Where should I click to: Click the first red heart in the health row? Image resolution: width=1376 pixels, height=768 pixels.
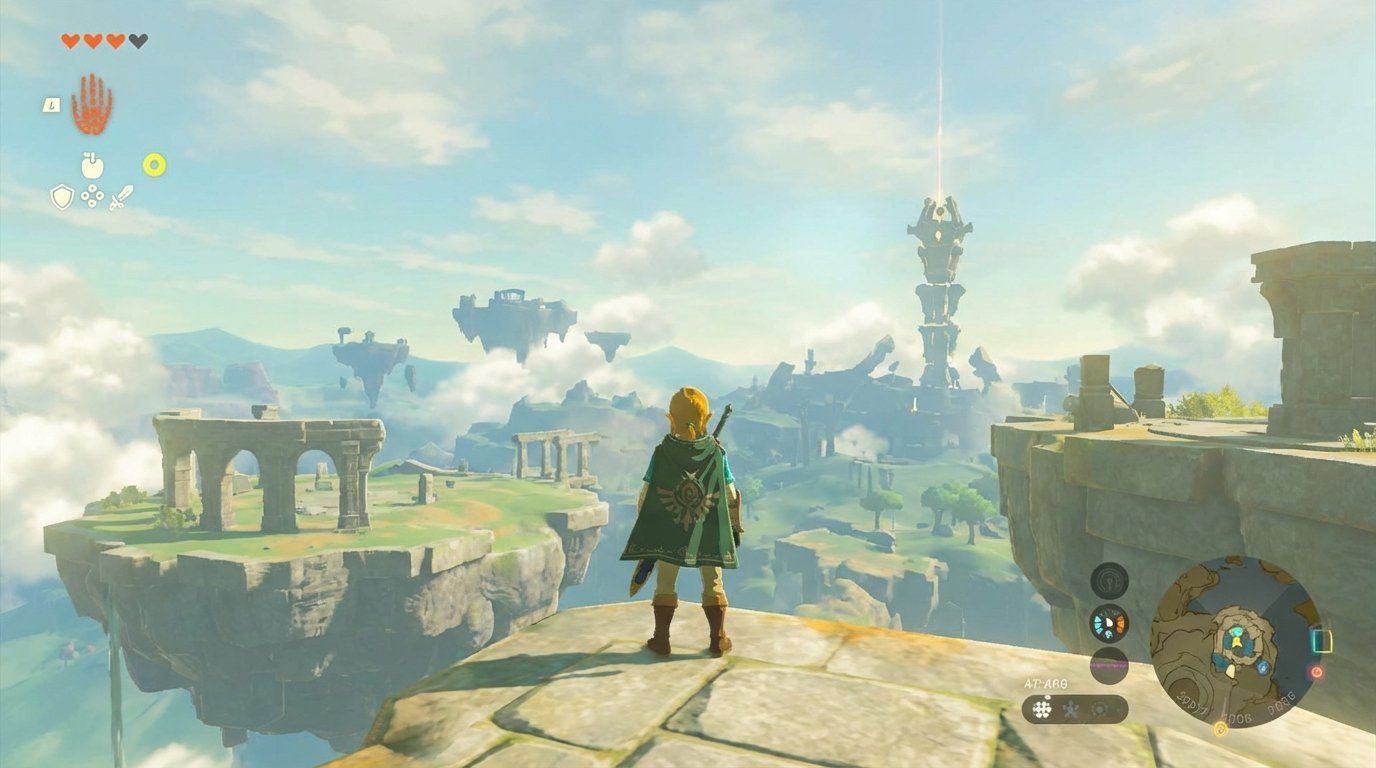71,41
